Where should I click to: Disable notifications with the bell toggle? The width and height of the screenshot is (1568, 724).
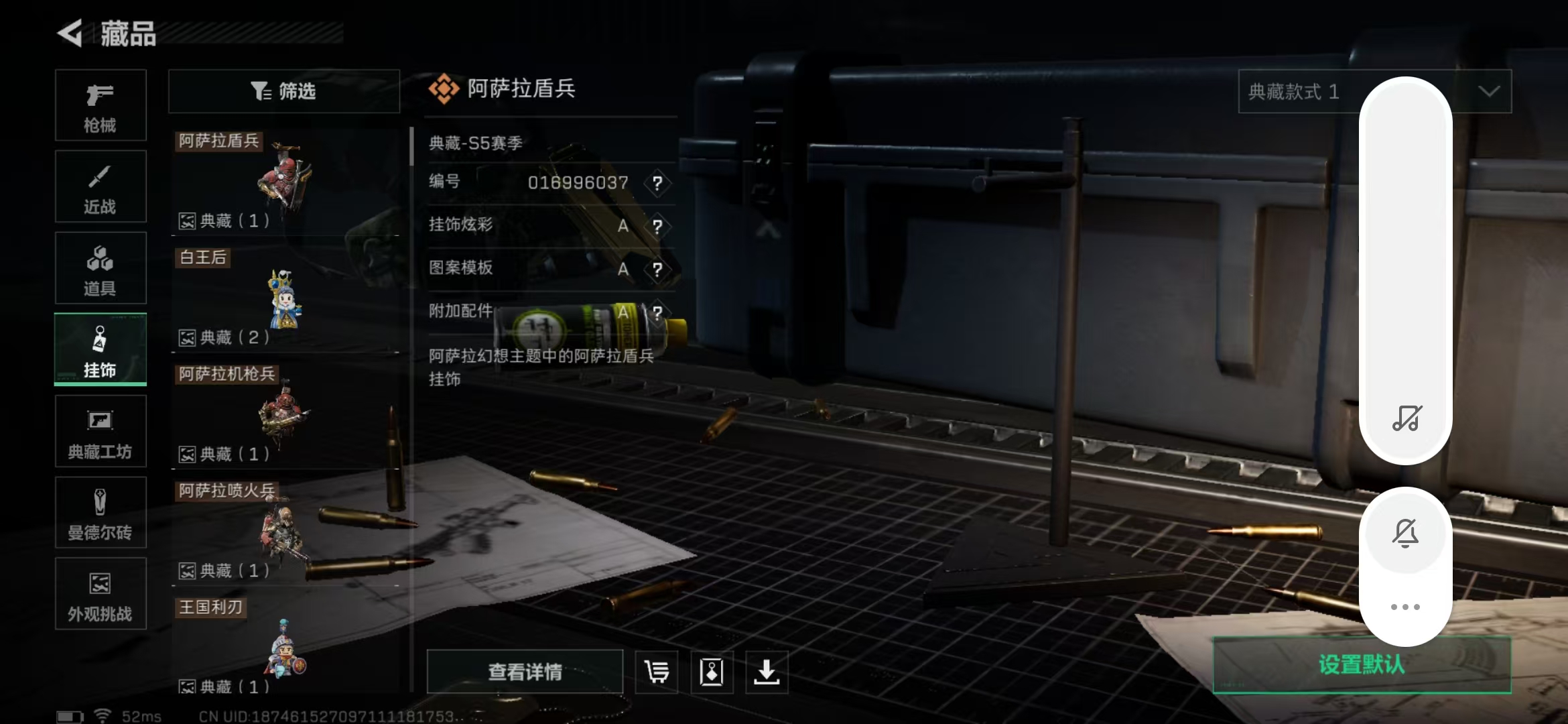[1406, 533]
